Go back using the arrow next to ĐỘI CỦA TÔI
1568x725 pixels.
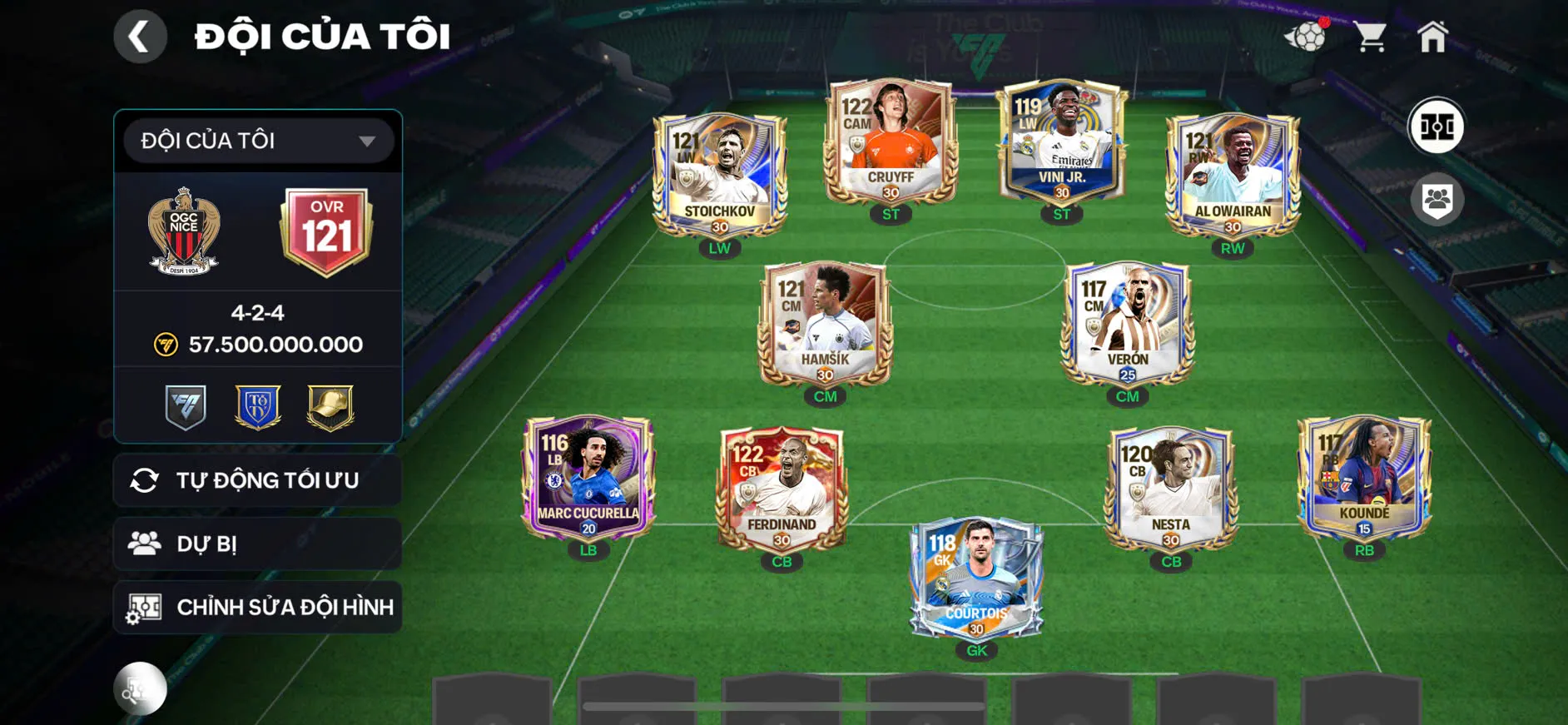tap(140, 36)
